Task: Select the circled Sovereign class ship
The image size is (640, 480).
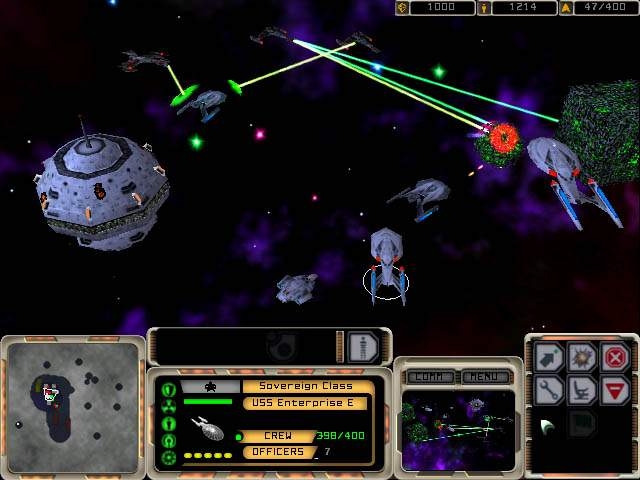Action: coord(386,265)
